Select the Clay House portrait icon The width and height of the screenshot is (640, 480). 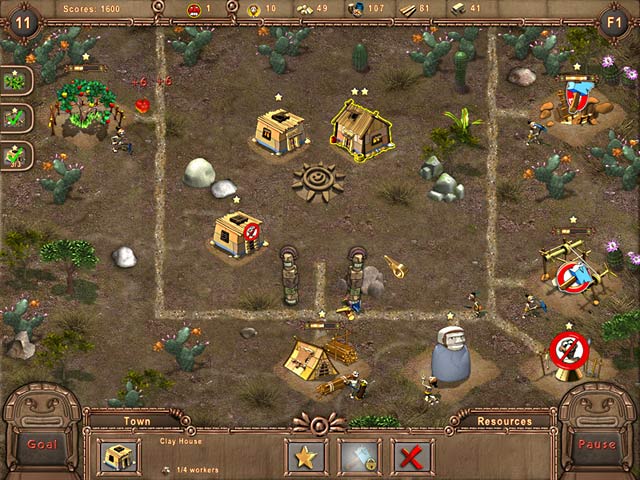point(119,456)
